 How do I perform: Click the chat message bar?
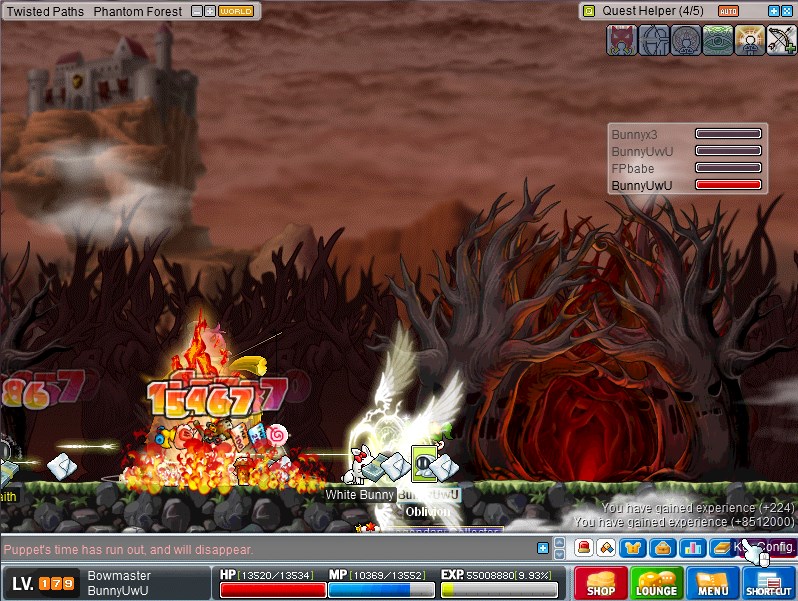[270, 549]
